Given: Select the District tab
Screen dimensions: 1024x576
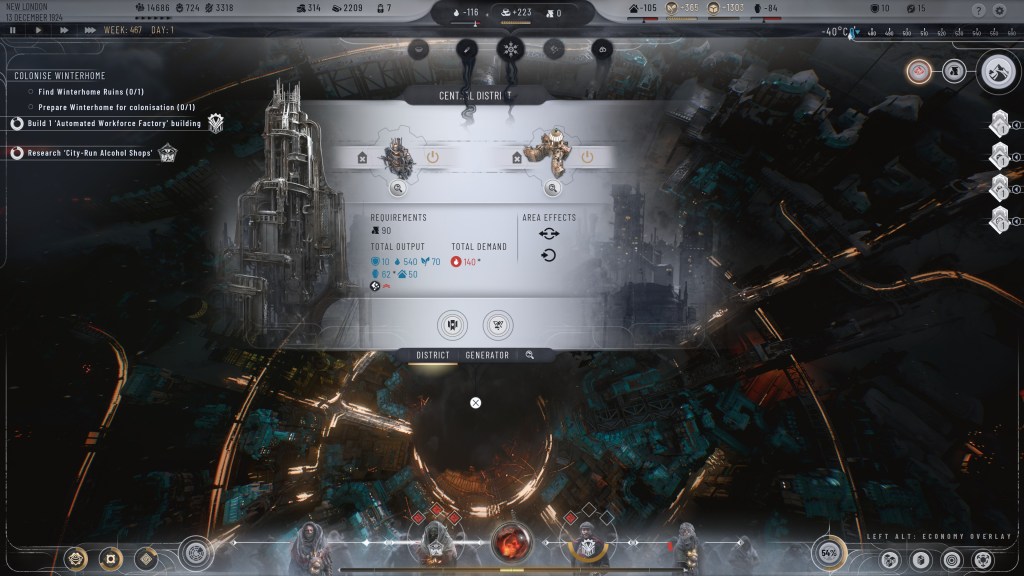Looking at the screenshot, I should [x=433, y=355].
